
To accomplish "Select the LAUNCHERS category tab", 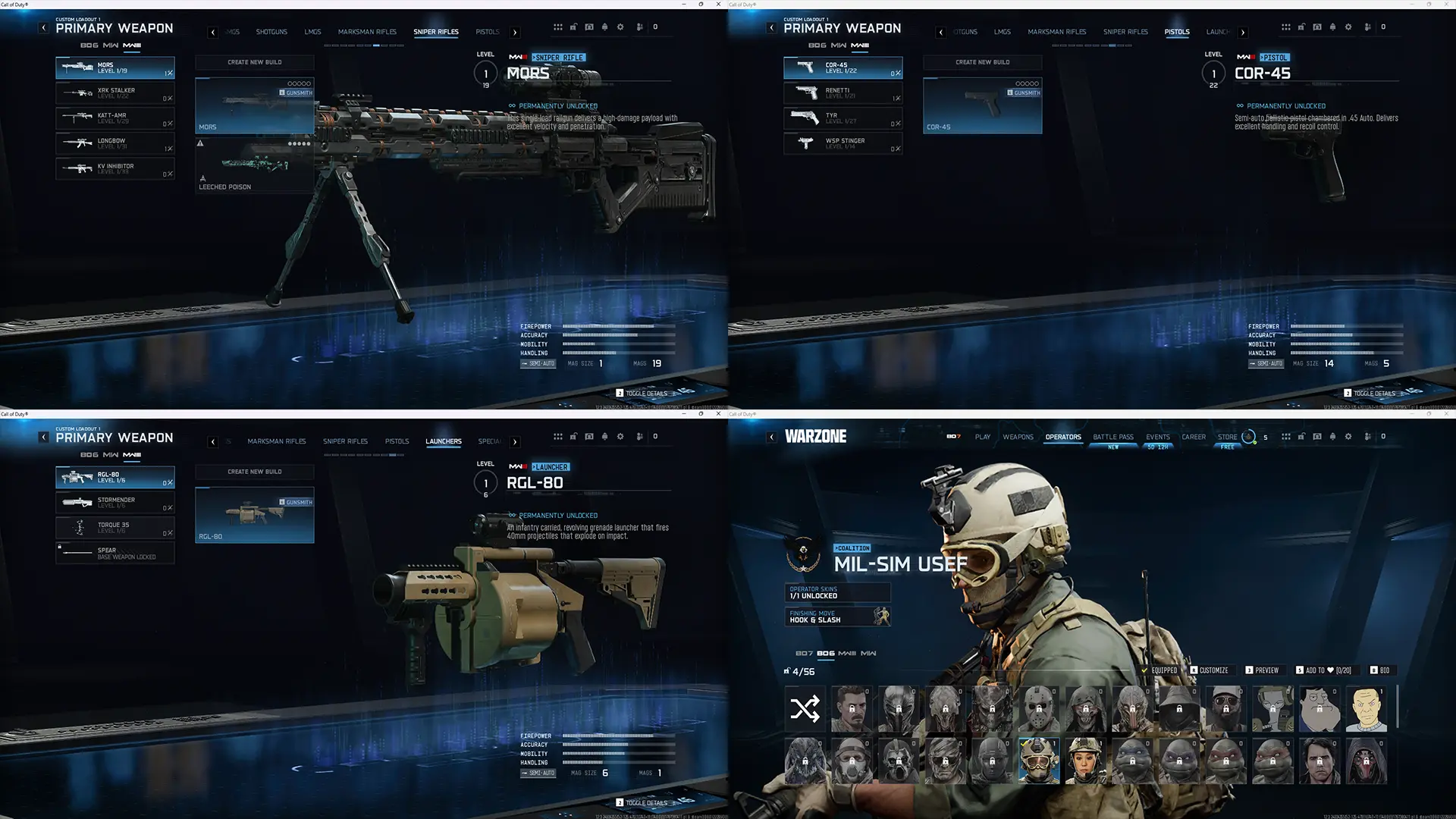I will (444, 441).
